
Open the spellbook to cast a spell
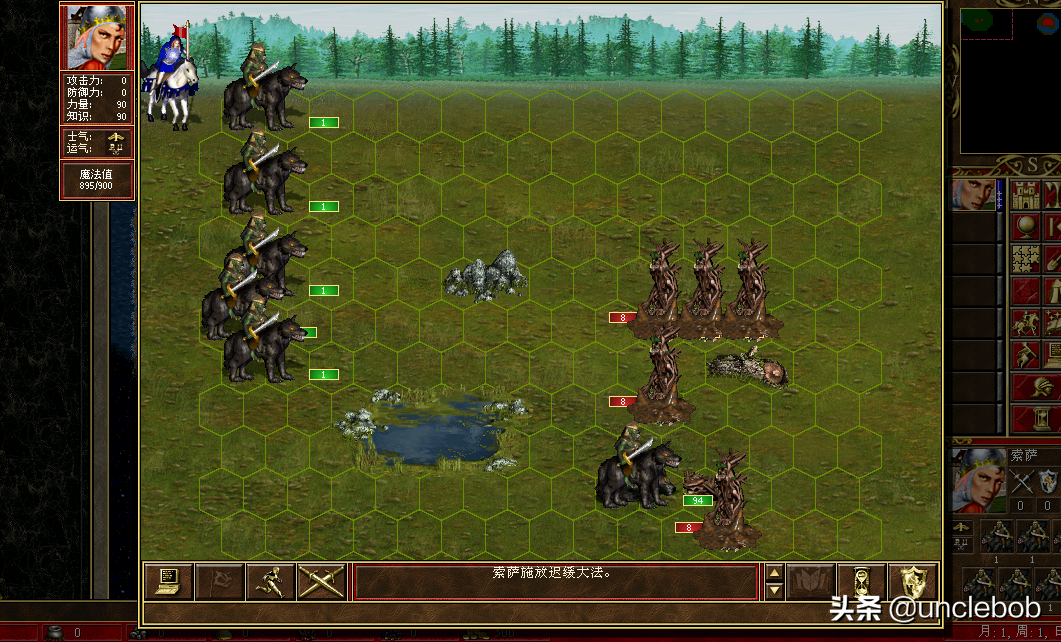810,582
